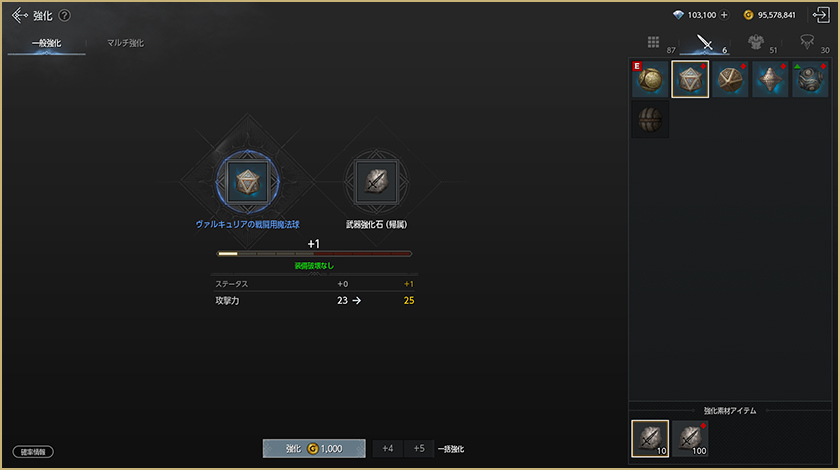Choose the swirl-patterned orb with green arrow
The width and height of the screenshot is (840, 470).
pos(810,79)
